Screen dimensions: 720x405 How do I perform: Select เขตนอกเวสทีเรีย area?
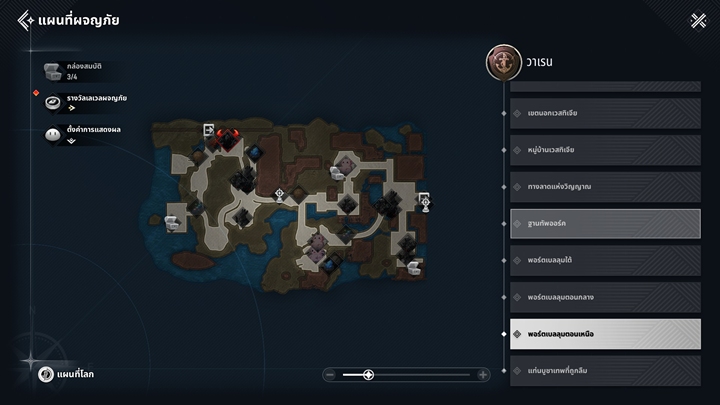(598, 112)
